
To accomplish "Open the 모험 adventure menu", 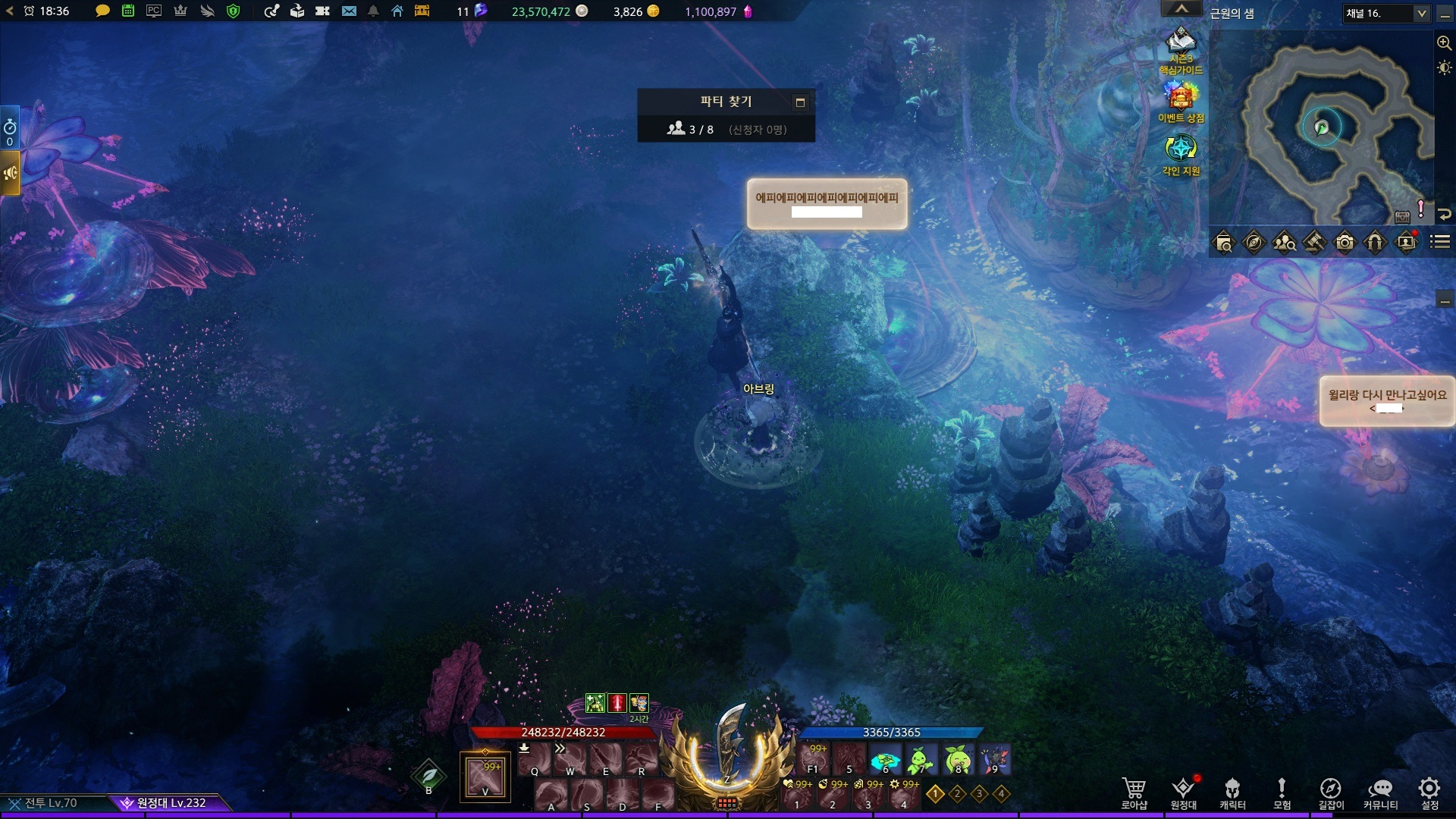I will click(1282, 792).
